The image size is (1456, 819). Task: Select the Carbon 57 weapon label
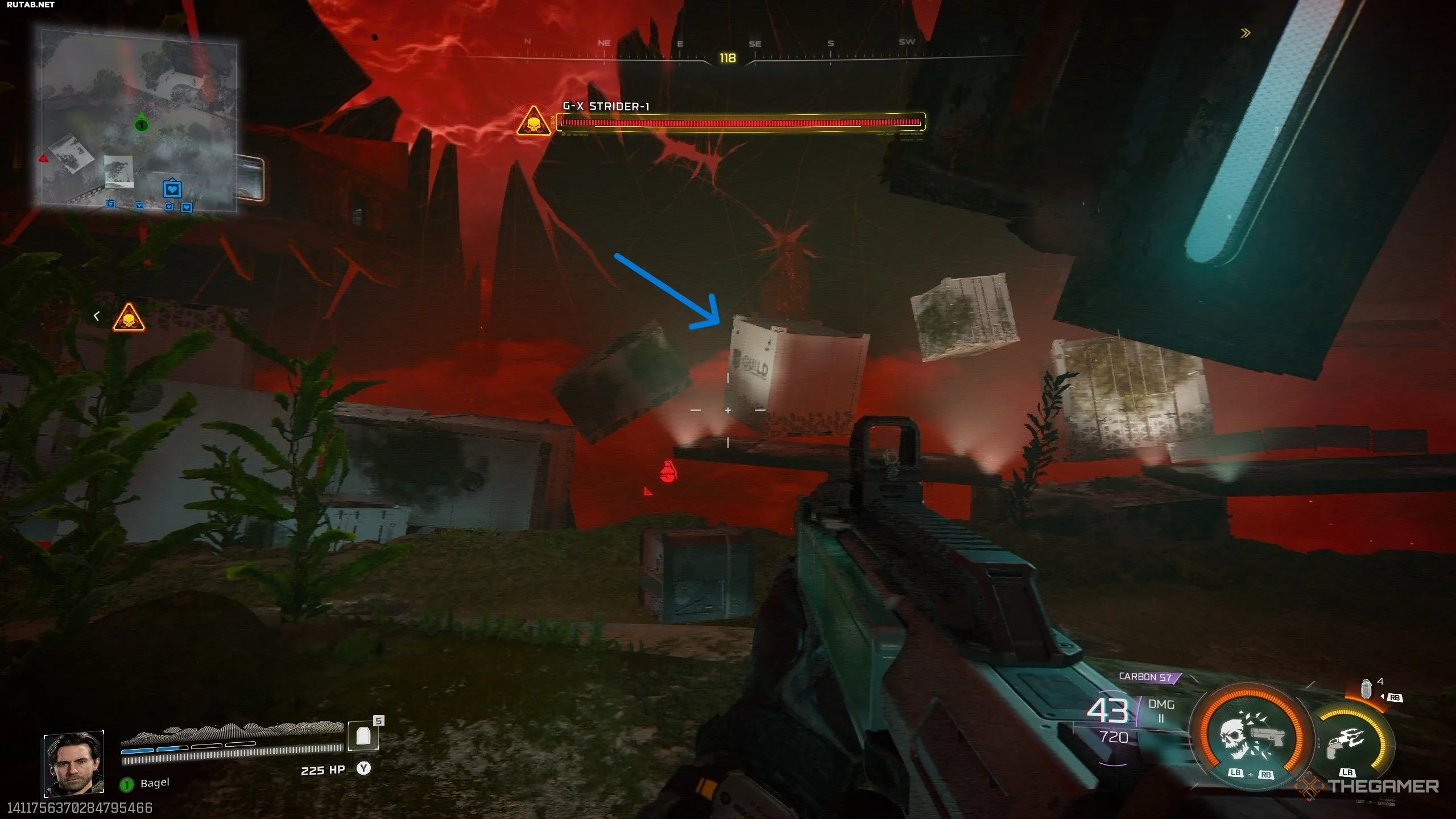tap(1145, 677)
